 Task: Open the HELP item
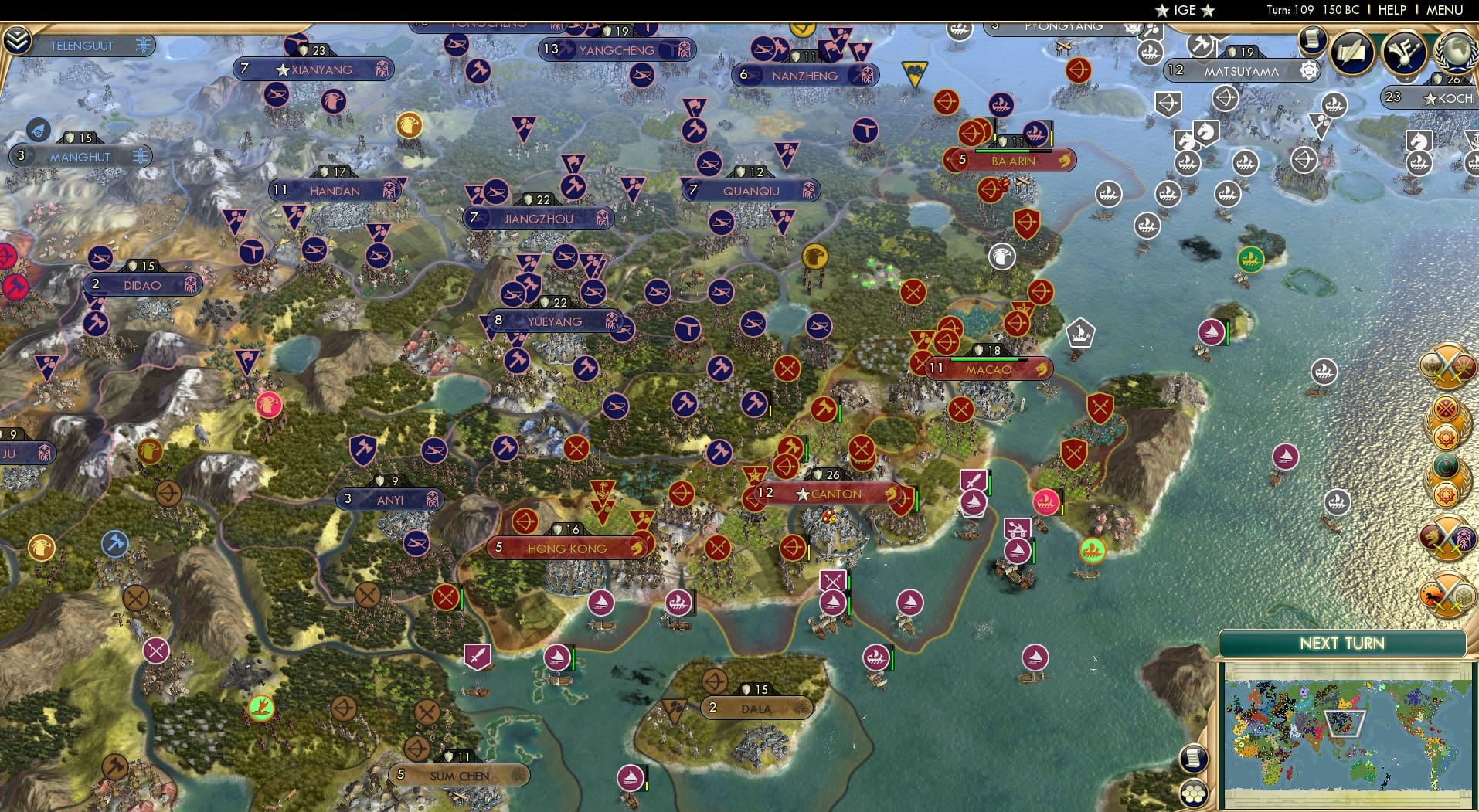(x=1391, y=10)
